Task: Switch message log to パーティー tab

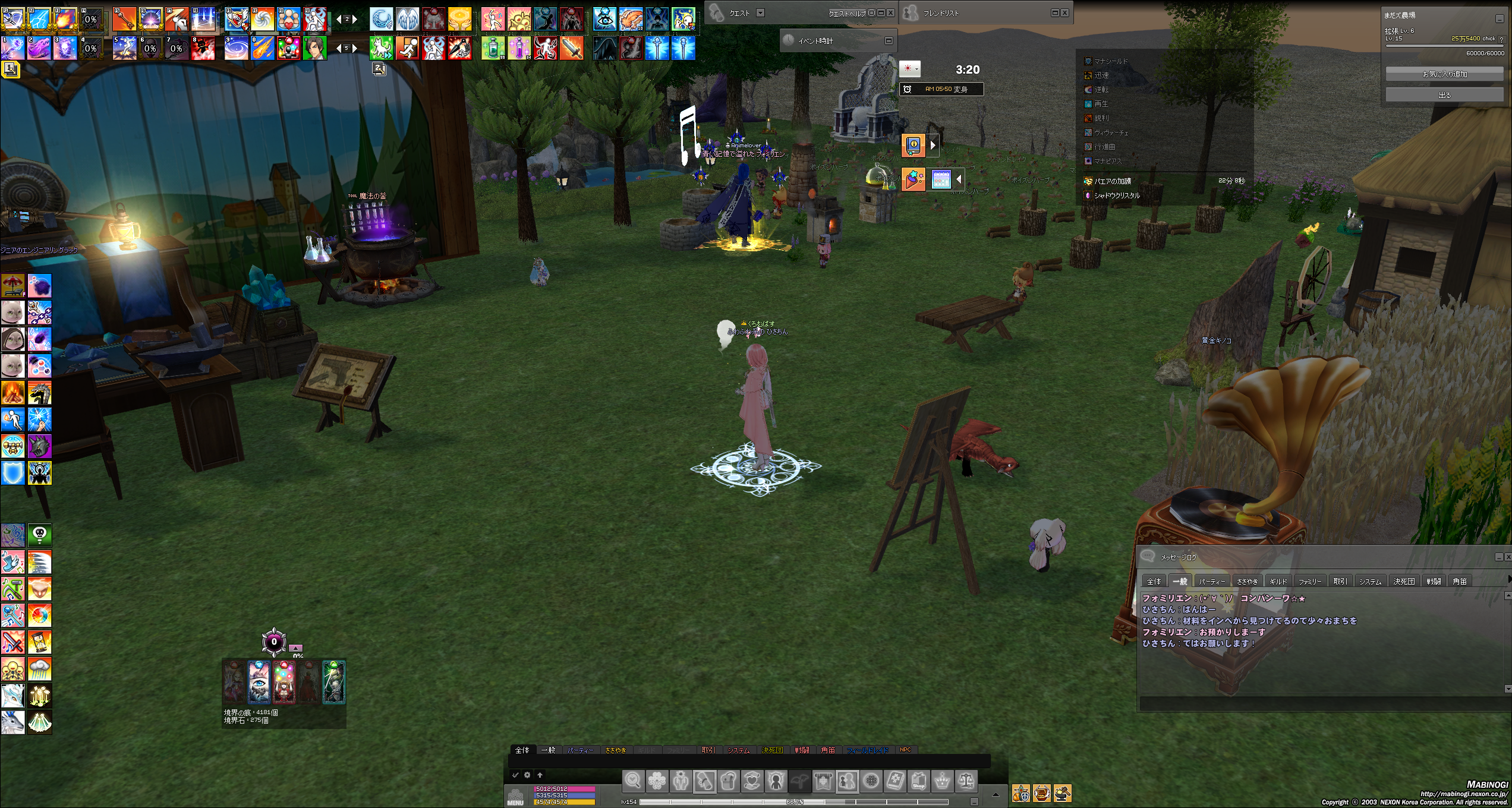Action: tap(1212, 581)
